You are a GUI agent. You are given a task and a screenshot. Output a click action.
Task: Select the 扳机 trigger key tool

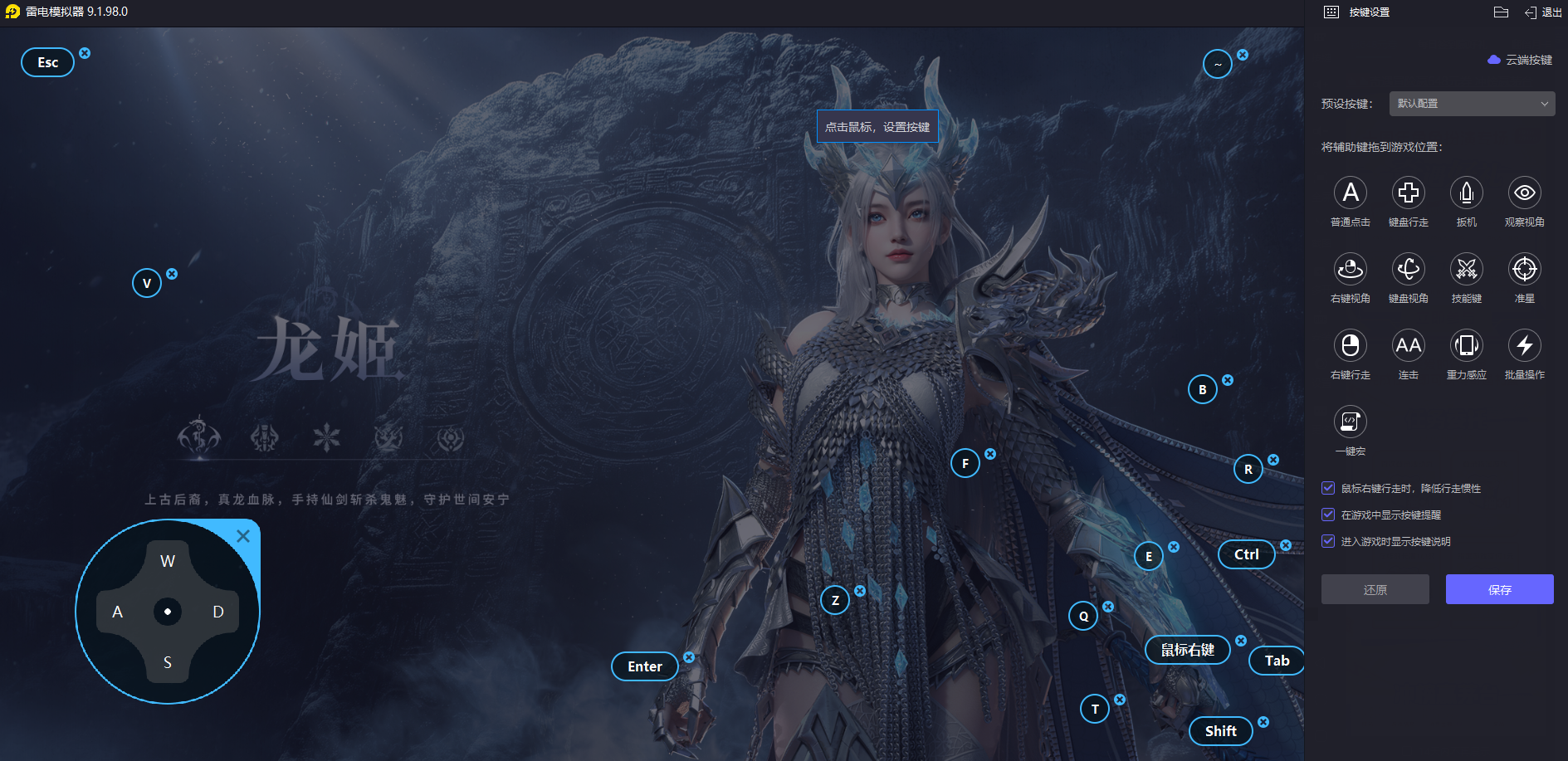1467,193
